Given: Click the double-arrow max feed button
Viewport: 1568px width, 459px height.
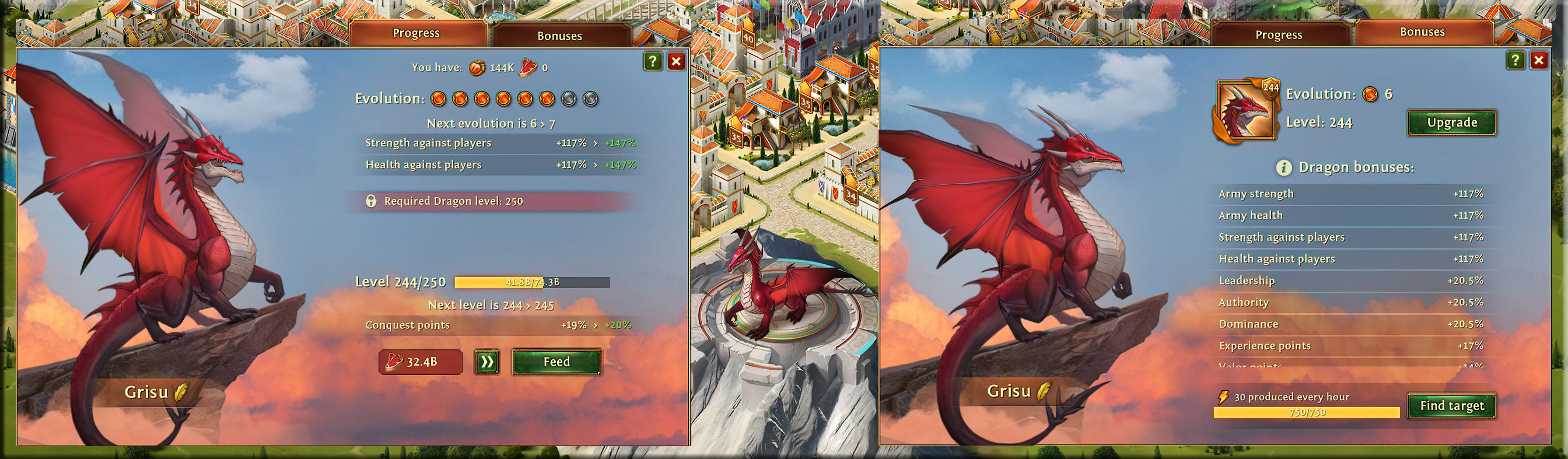Looking at the screenshot, I should [x=487, y=362].
